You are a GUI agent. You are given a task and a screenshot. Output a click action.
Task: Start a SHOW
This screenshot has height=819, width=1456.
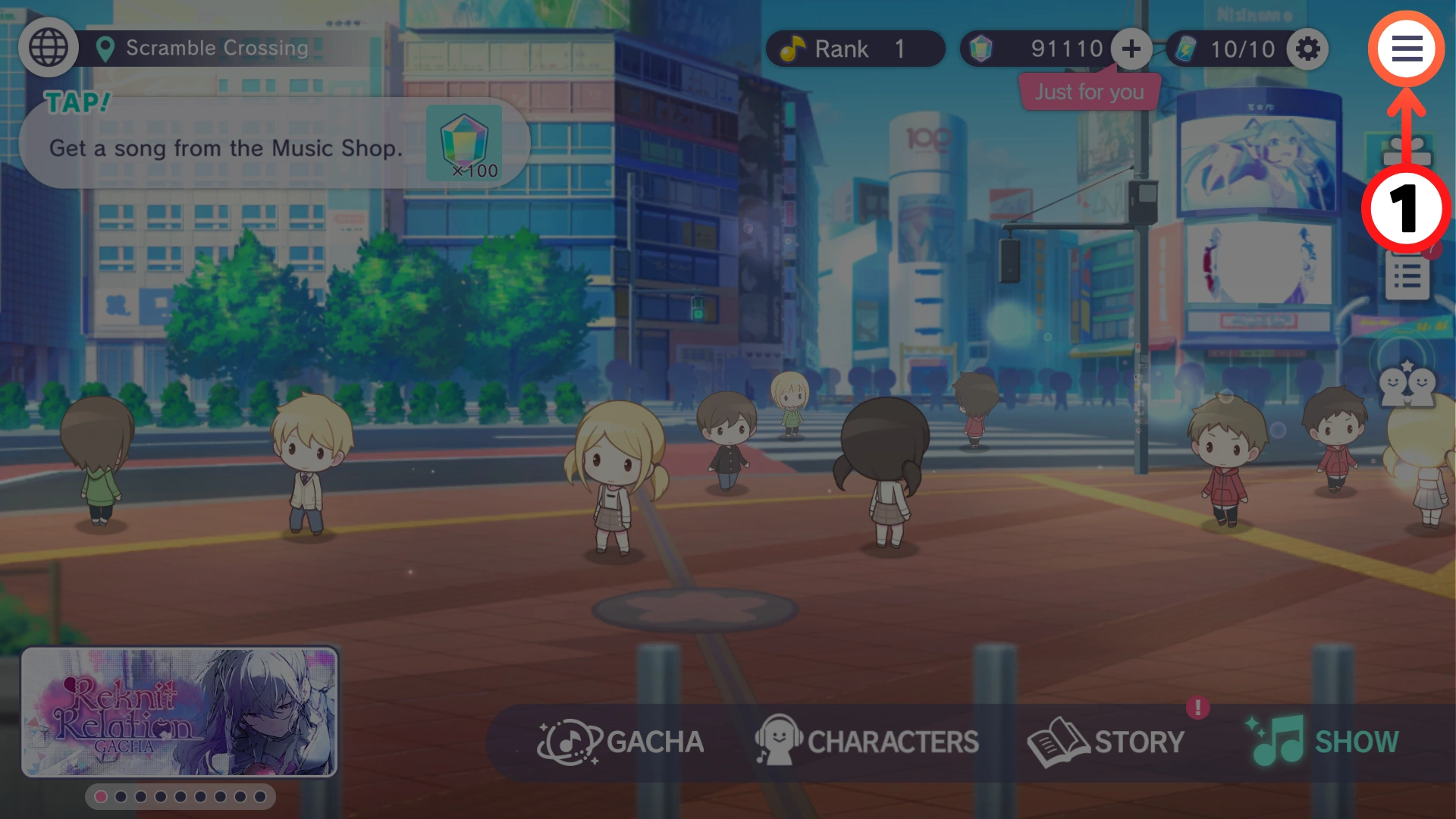tap(1323, 742)
